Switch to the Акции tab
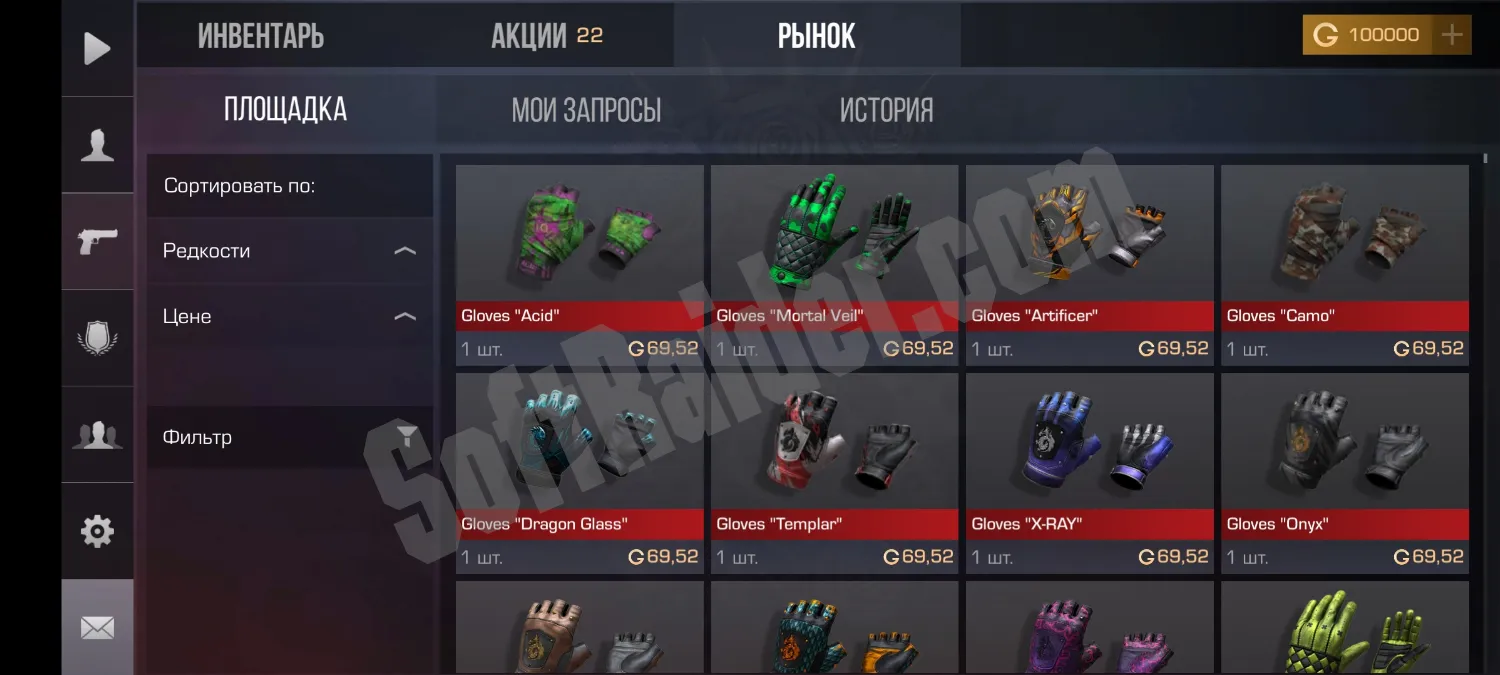1500x675 pixels. point(546,36)
